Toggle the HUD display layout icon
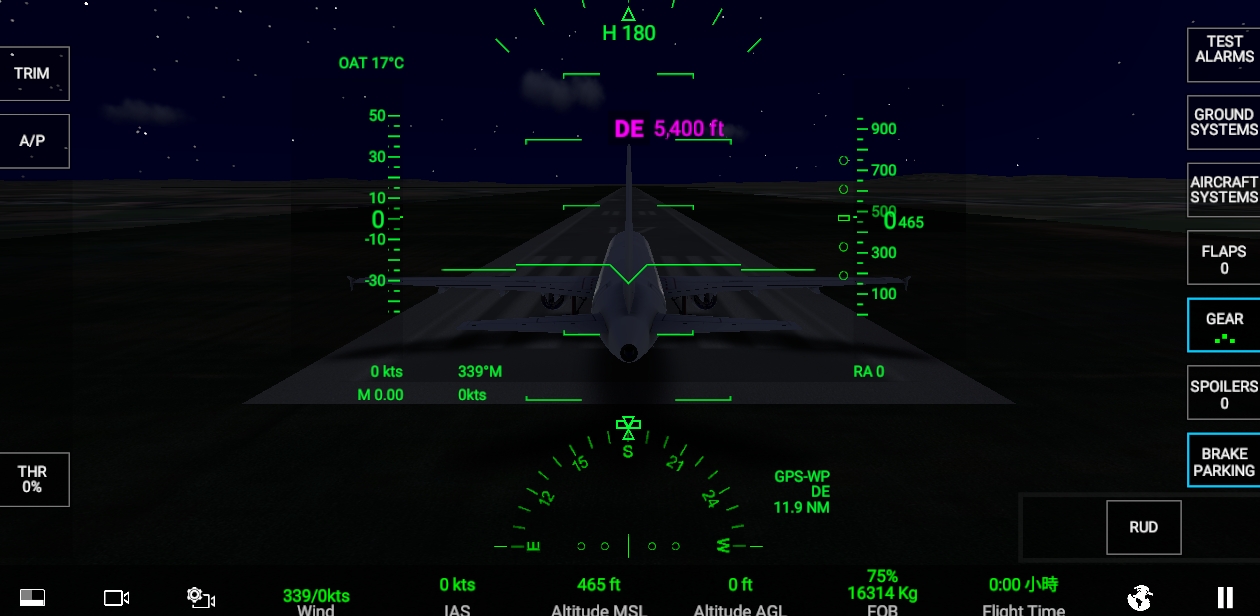This screenshot has height=616, width=1260. tap(33, 598)
